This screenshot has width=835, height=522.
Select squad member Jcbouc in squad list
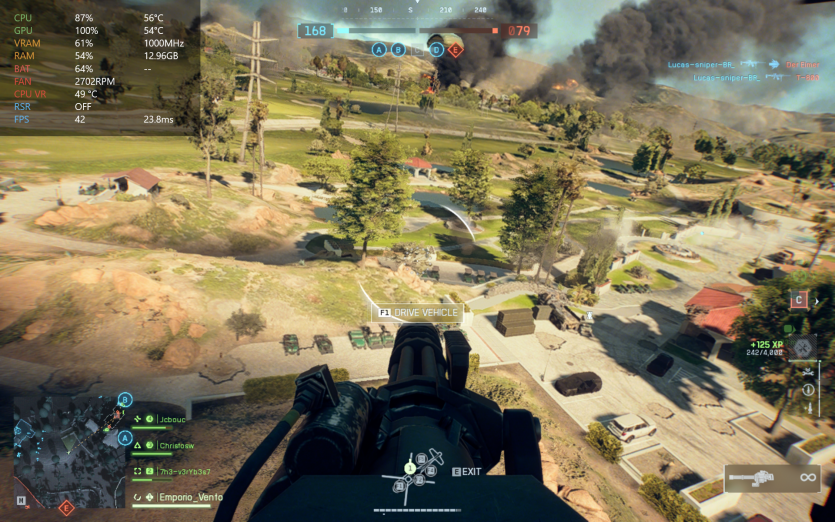click(170, 419)
